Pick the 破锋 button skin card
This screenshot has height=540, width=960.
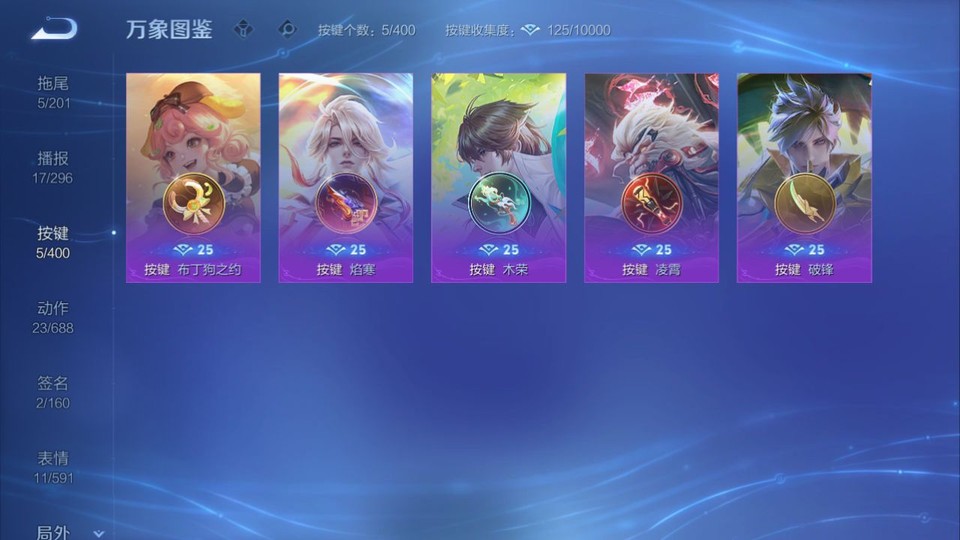point(804,177)
